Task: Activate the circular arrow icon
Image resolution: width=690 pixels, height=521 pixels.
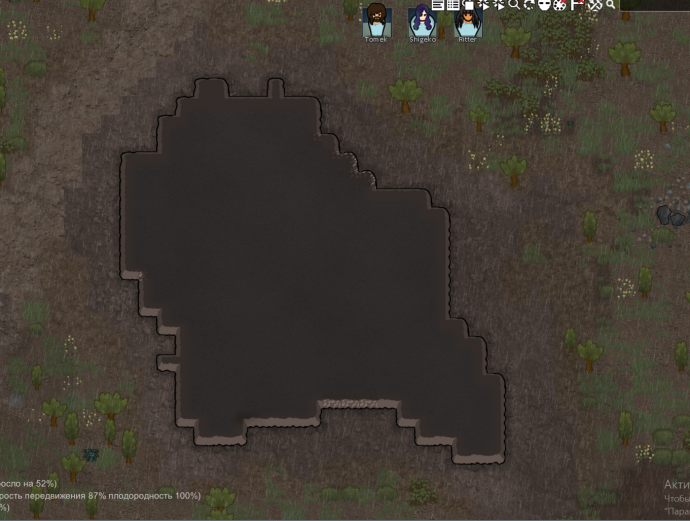Action: click(x=529, y=5)
